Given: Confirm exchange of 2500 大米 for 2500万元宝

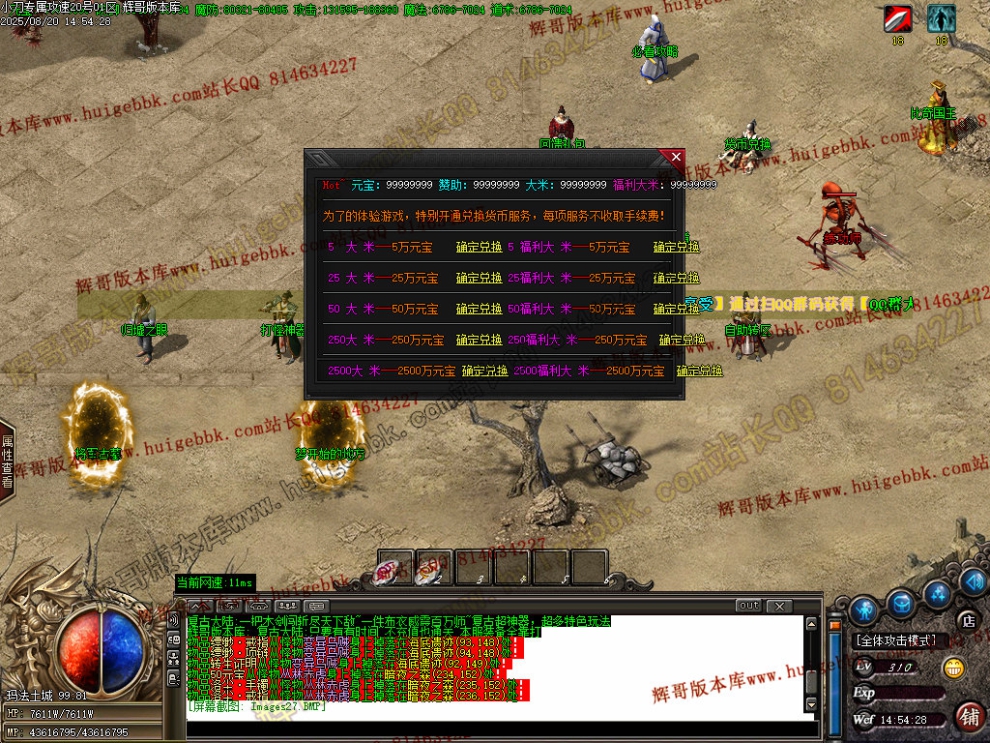Looking at the screenshot, I should tap(485, 371).
